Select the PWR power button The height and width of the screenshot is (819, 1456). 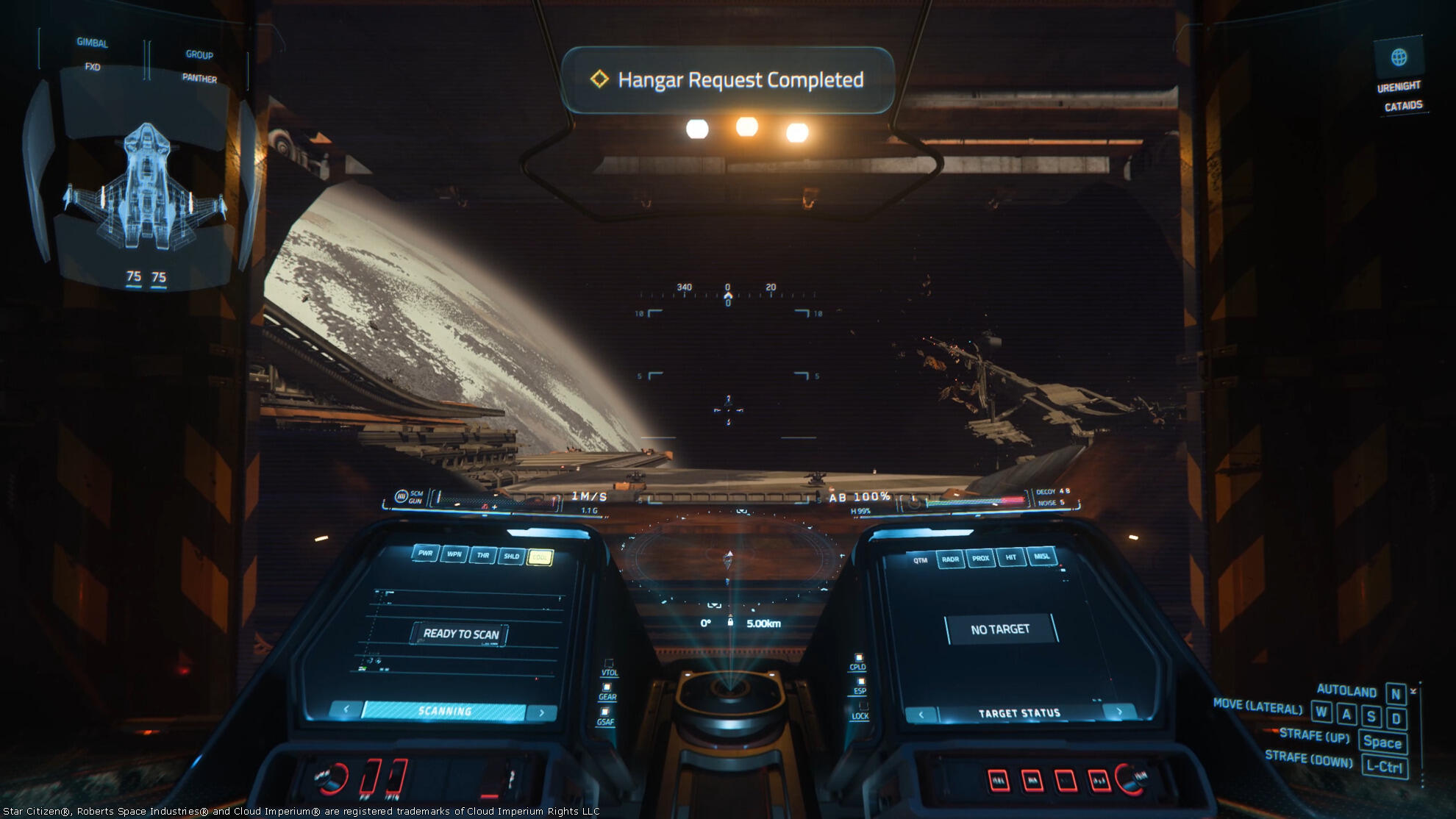coord(425,553)
